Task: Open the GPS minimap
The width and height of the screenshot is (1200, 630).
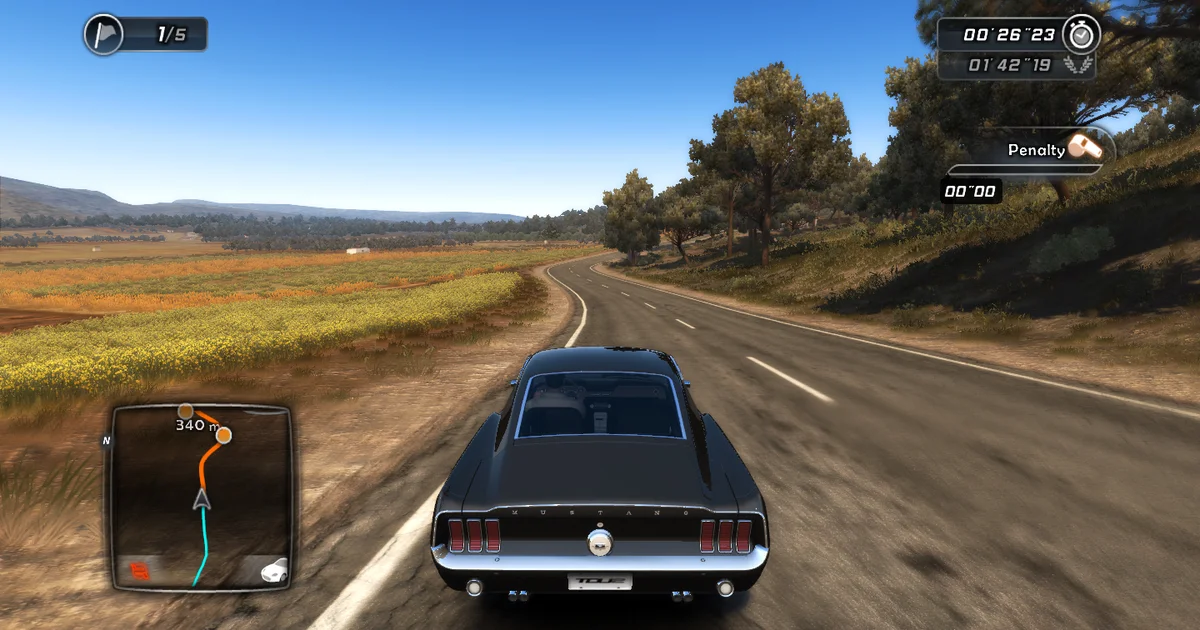Action: (200, 497)
